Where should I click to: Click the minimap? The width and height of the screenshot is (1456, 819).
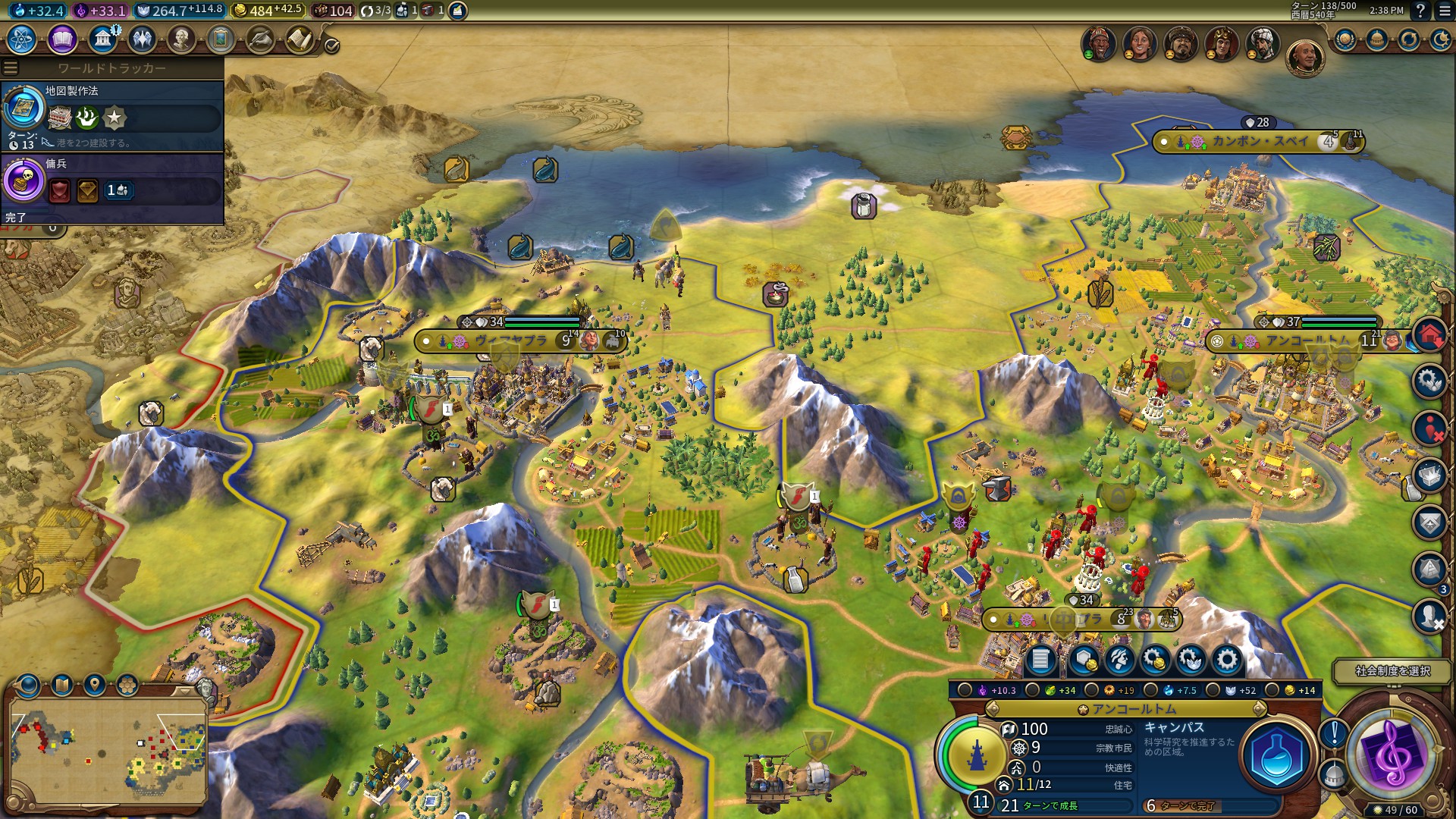click(x=108, y=750)
